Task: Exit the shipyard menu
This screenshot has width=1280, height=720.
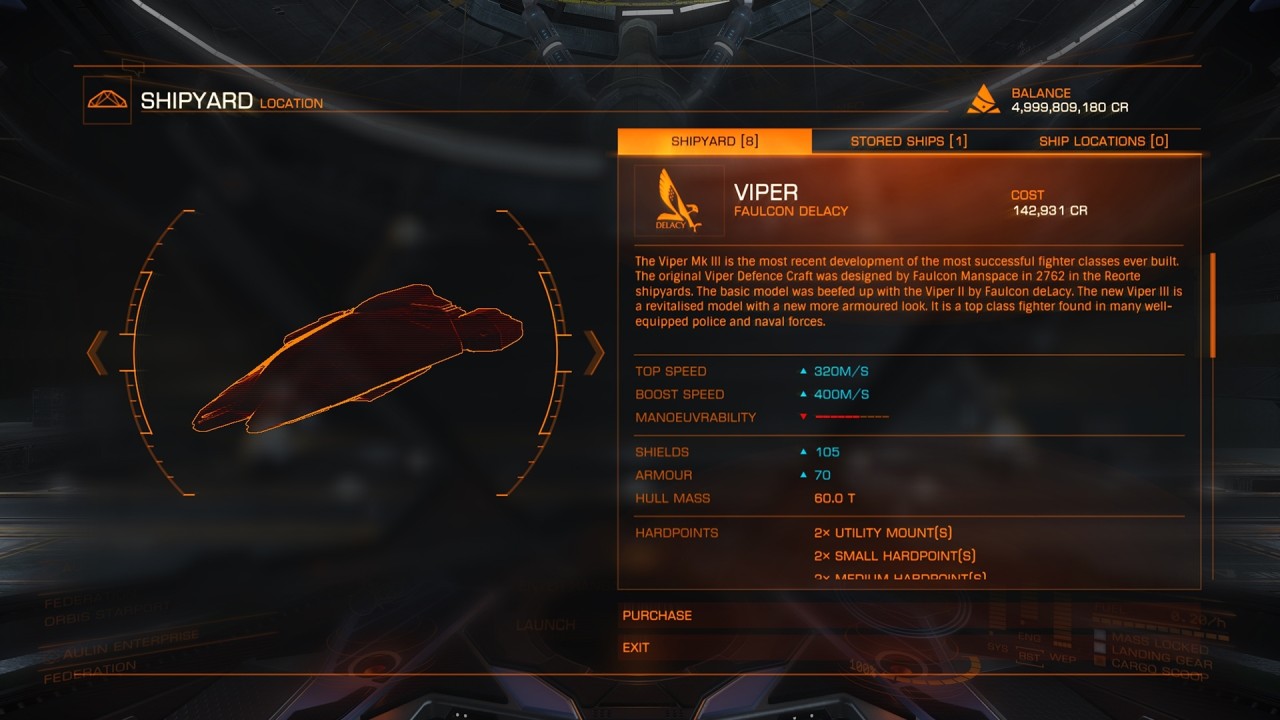Action: point(636,648)
